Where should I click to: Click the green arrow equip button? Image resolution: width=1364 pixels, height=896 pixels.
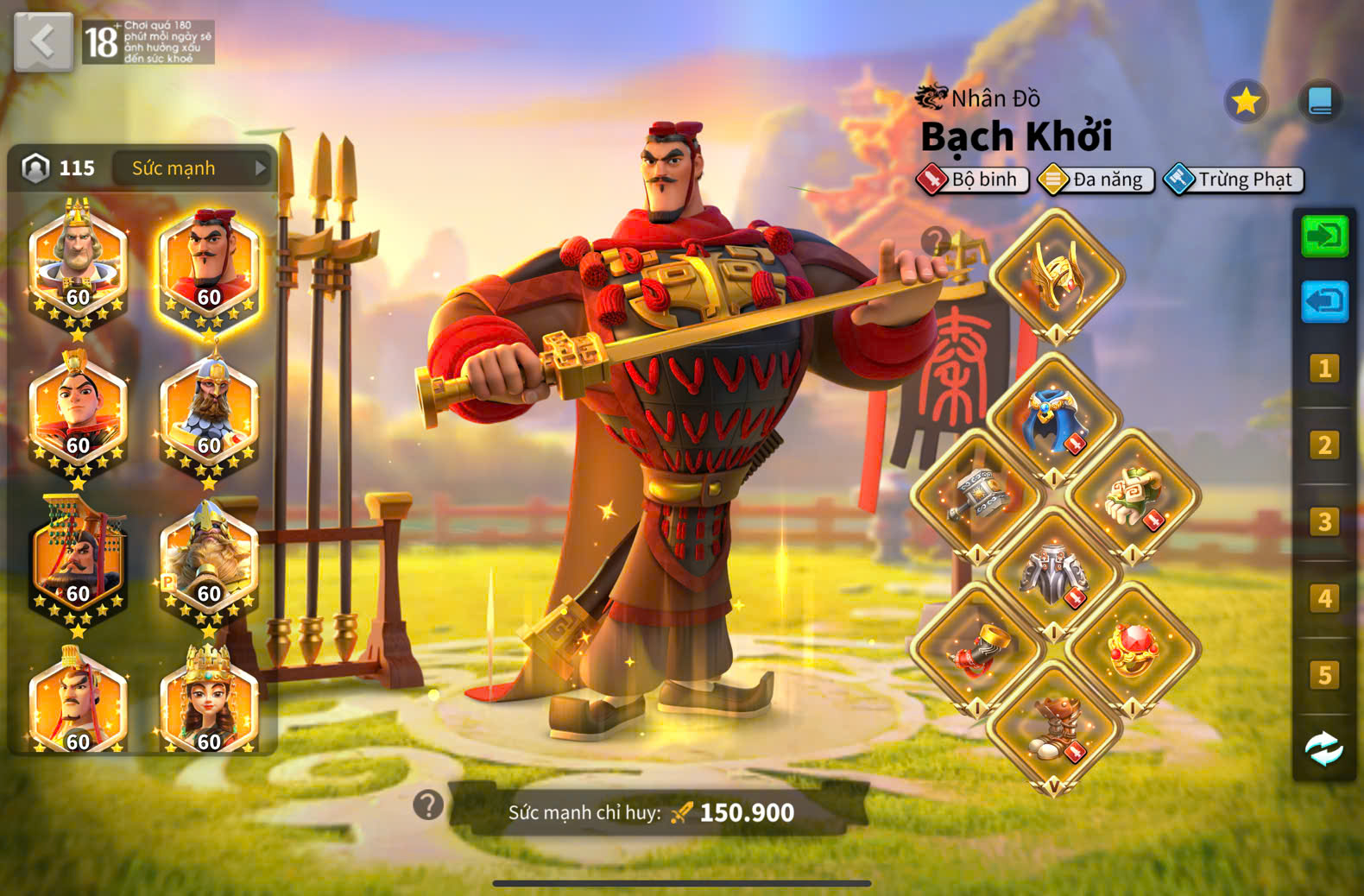[1324, 236]
